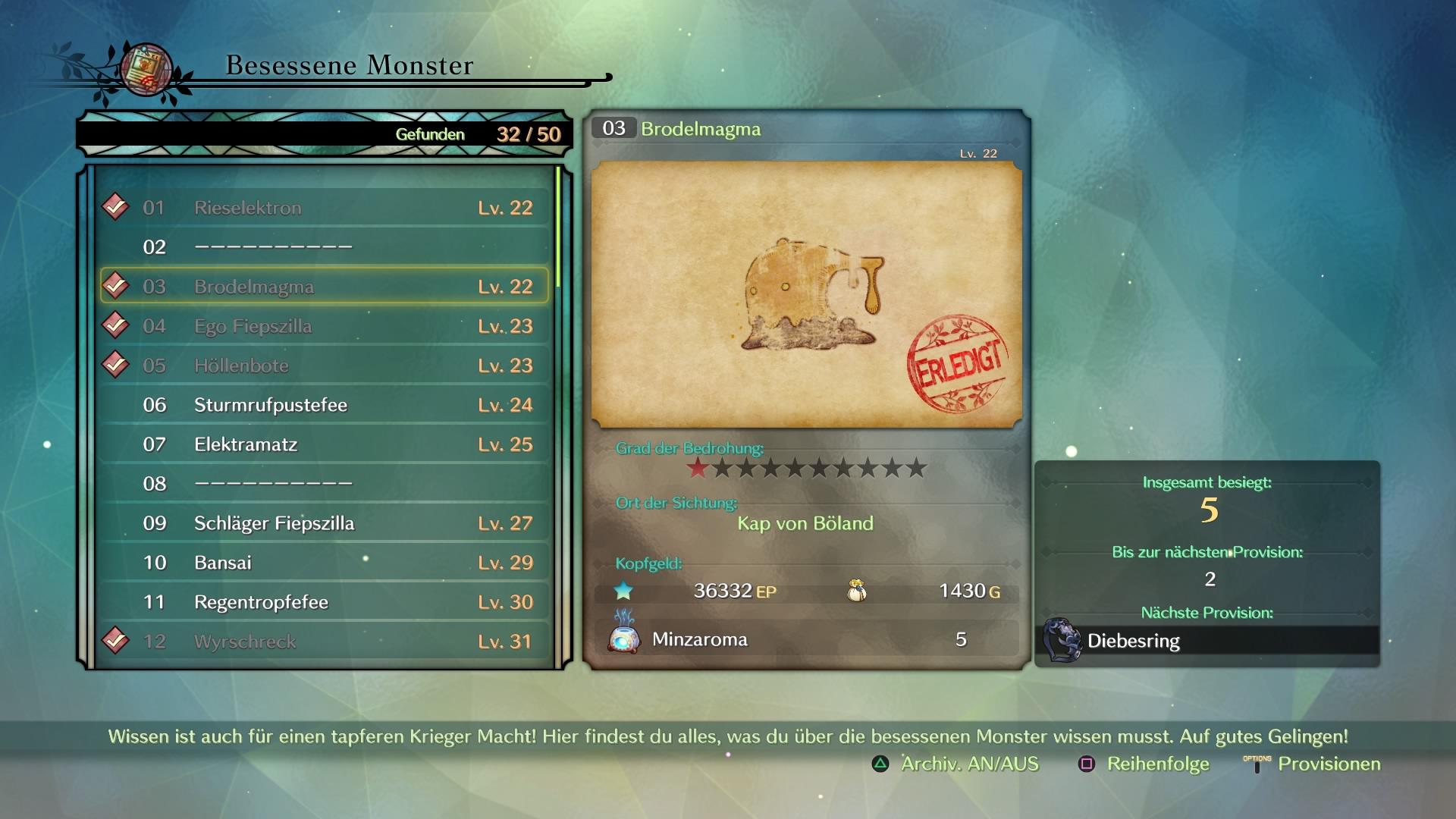Open the Provisionen rewards list
The image size is (1456, 819).
(1312, 764)
